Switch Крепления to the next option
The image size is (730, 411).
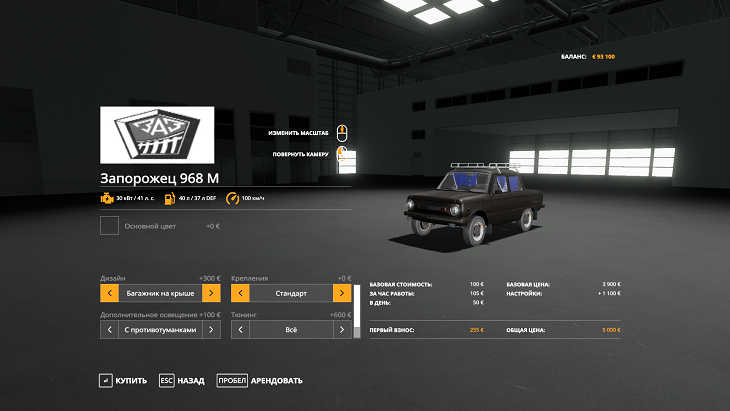(342, 293)
